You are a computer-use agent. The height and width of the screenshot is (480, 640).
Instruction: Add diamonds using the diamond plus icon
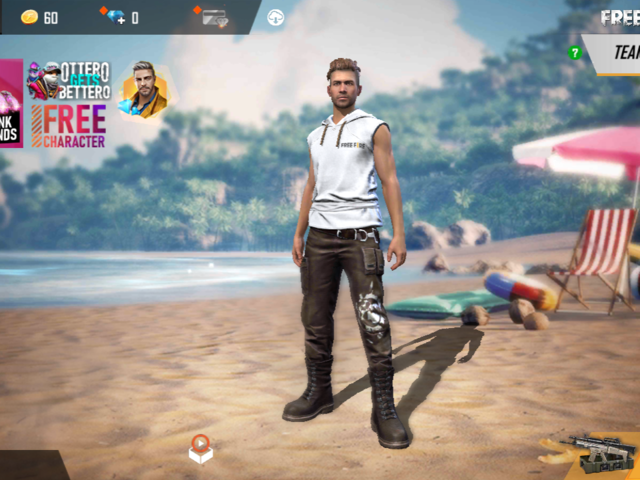113,16
